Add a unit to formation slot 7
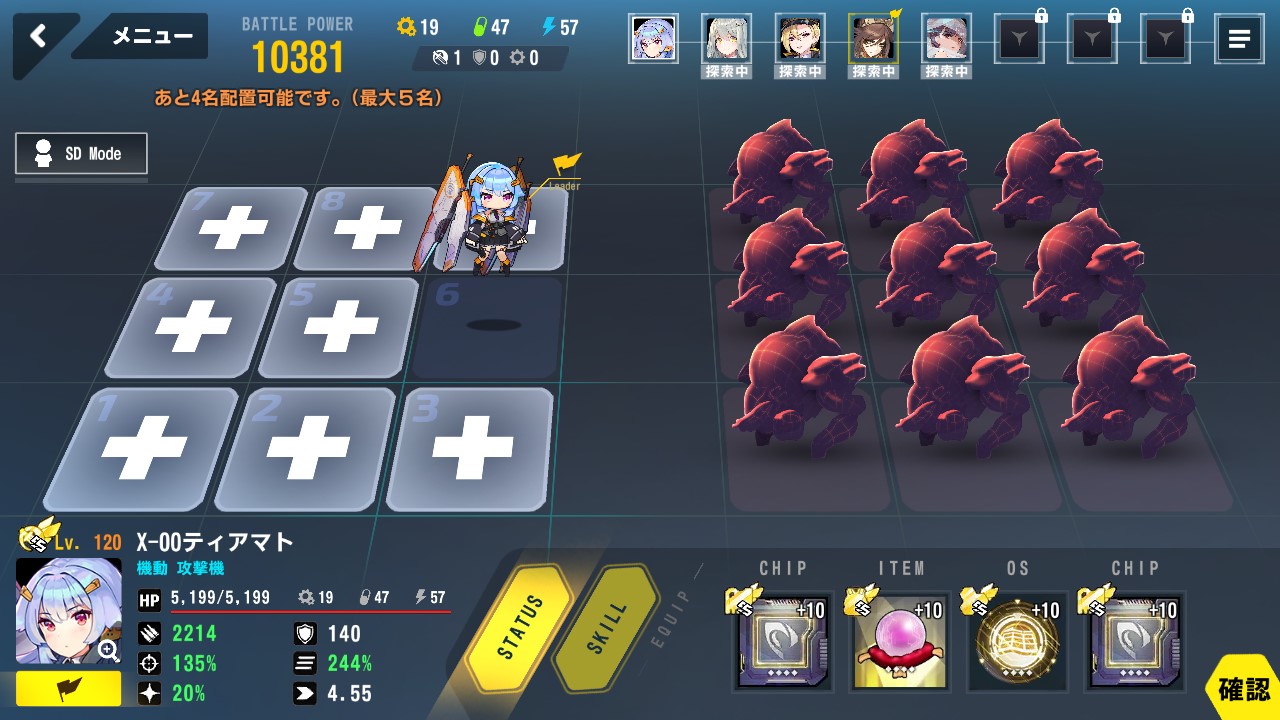 pos(235,230)
